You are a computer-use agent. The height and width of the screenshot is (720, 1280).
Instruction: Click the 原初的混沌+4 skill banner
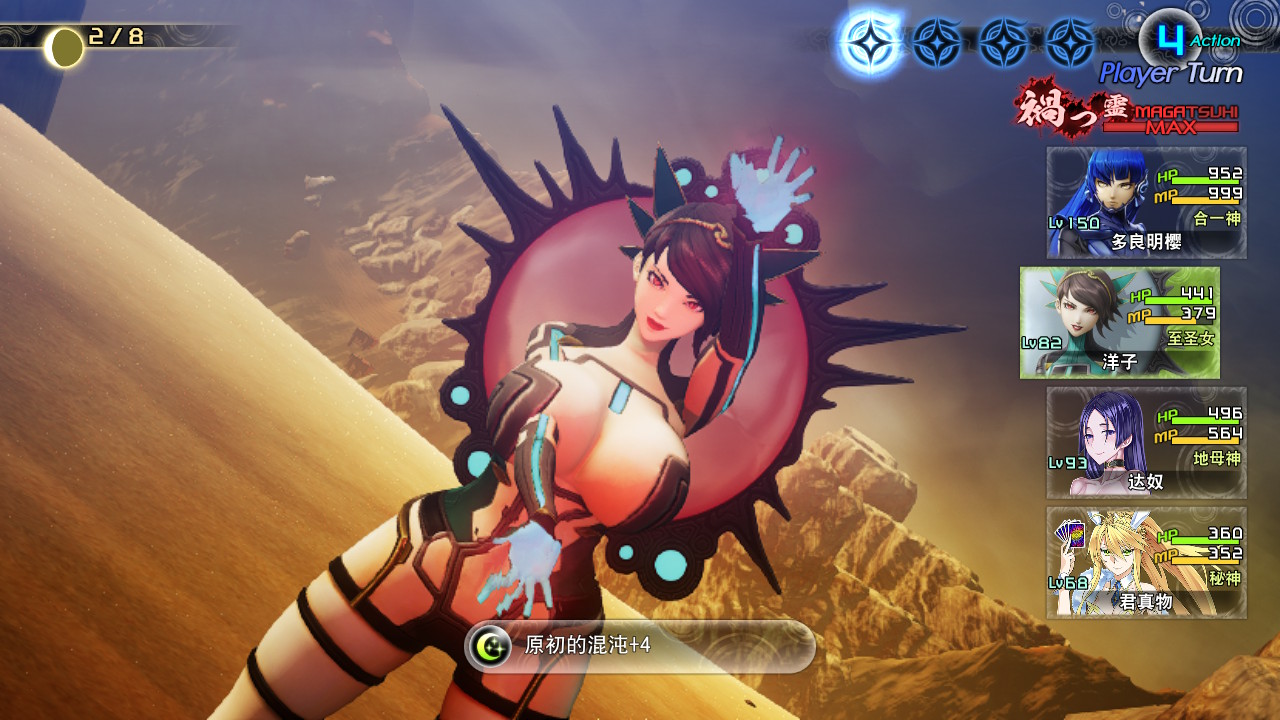coord(640,646)
